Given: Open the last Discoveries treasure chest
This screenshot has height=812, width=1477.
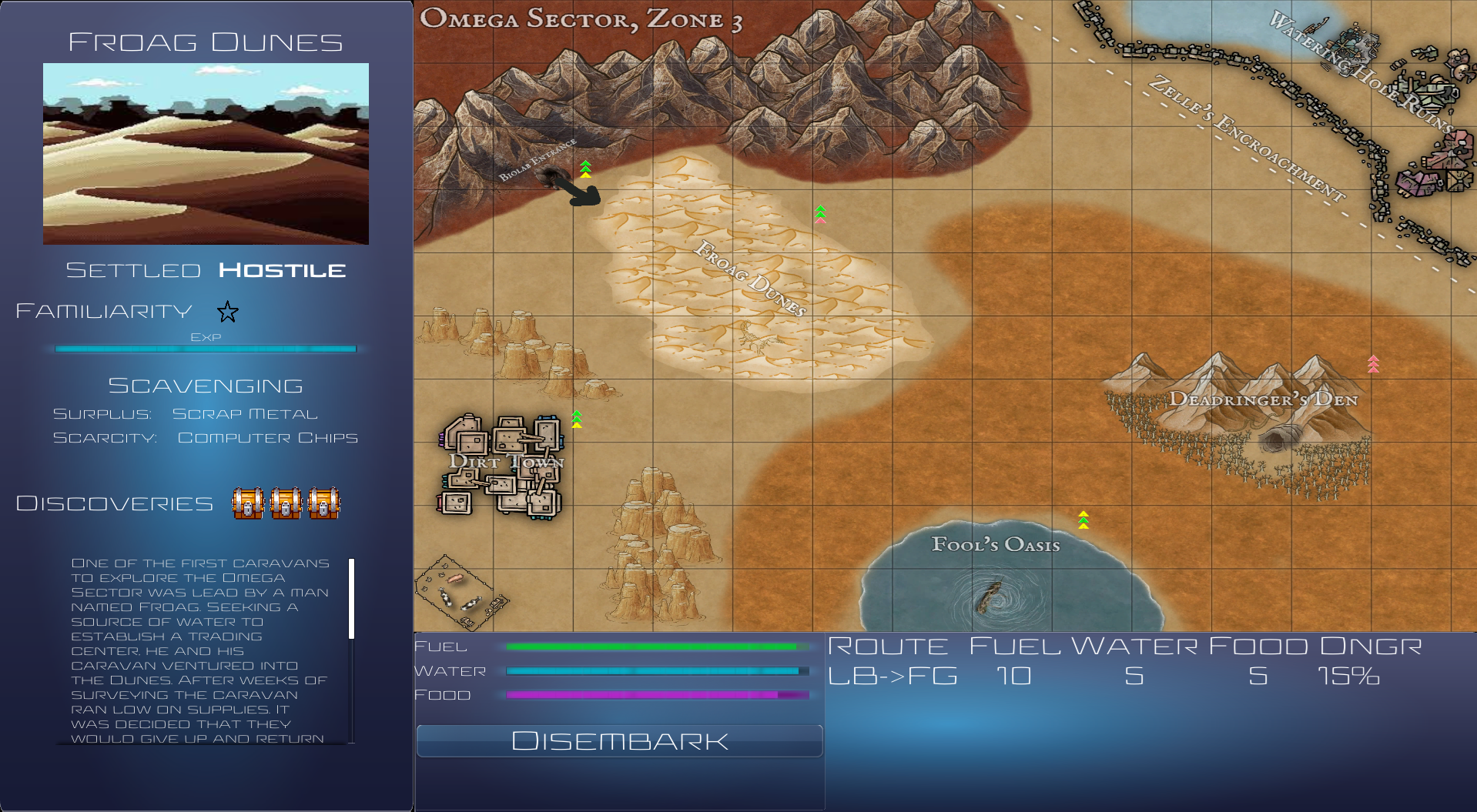Looking at the screenshot, I should point(324,504).
